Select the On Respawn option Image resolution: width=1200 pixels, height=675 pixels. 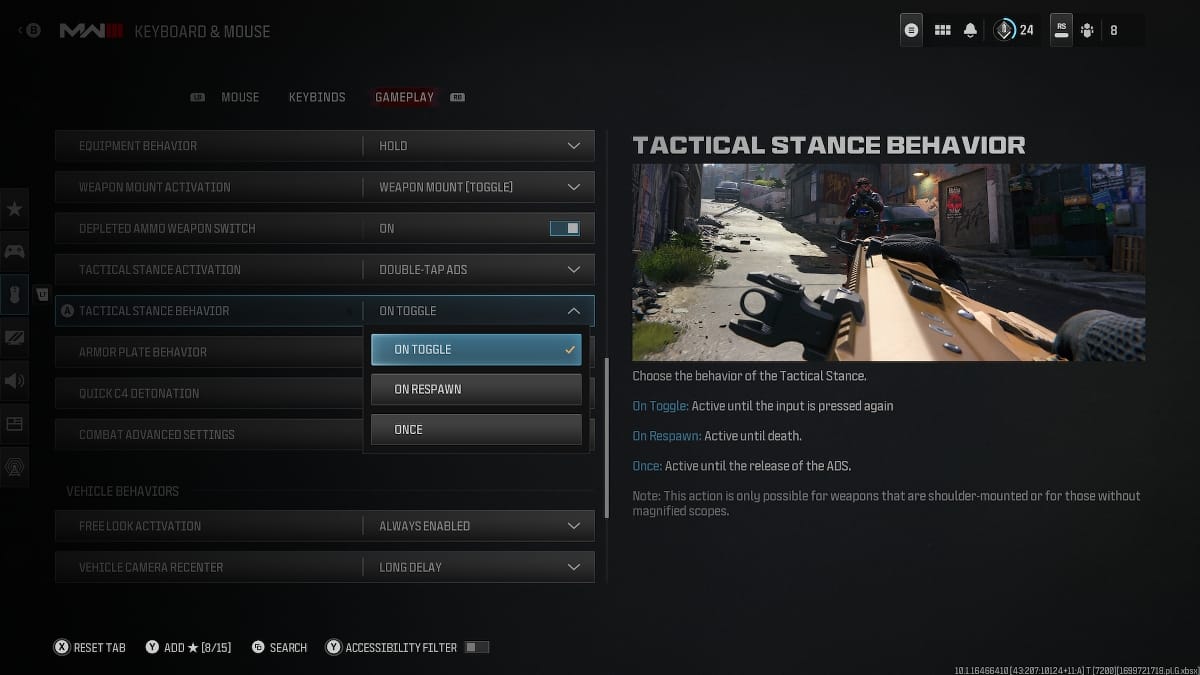click(476, 389)
